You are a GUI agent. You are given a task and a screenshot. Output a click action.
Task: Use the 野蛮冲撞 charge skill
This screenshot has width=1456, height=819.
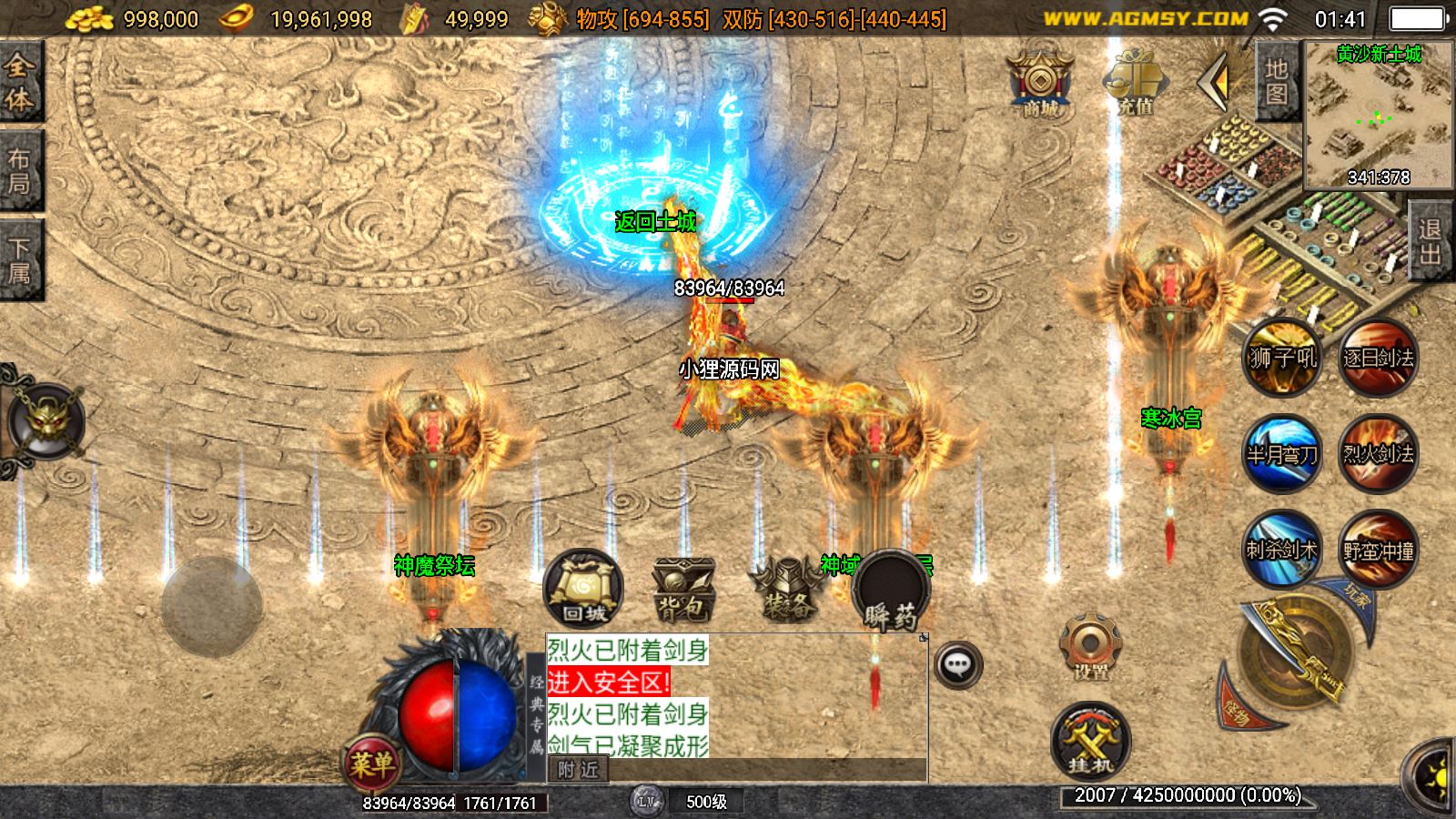click(x=1378, y=550)
